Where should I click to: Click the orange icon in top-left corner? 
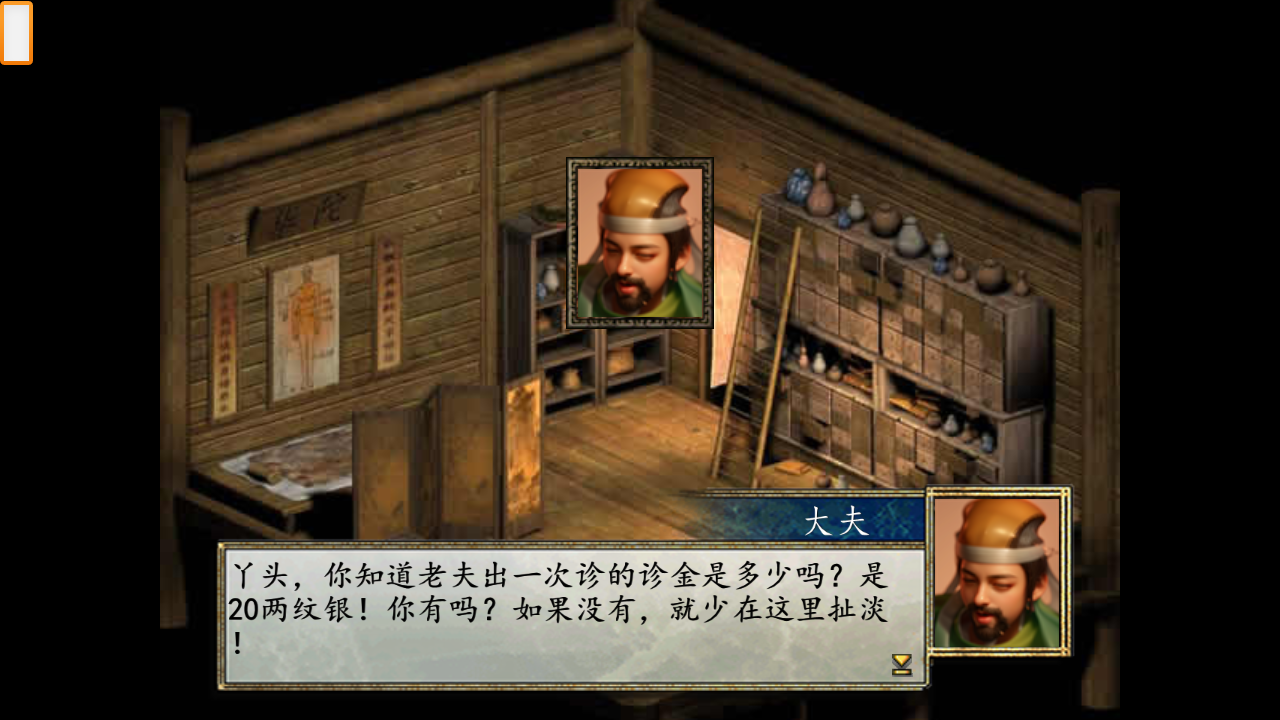click(x=18, y=31)
